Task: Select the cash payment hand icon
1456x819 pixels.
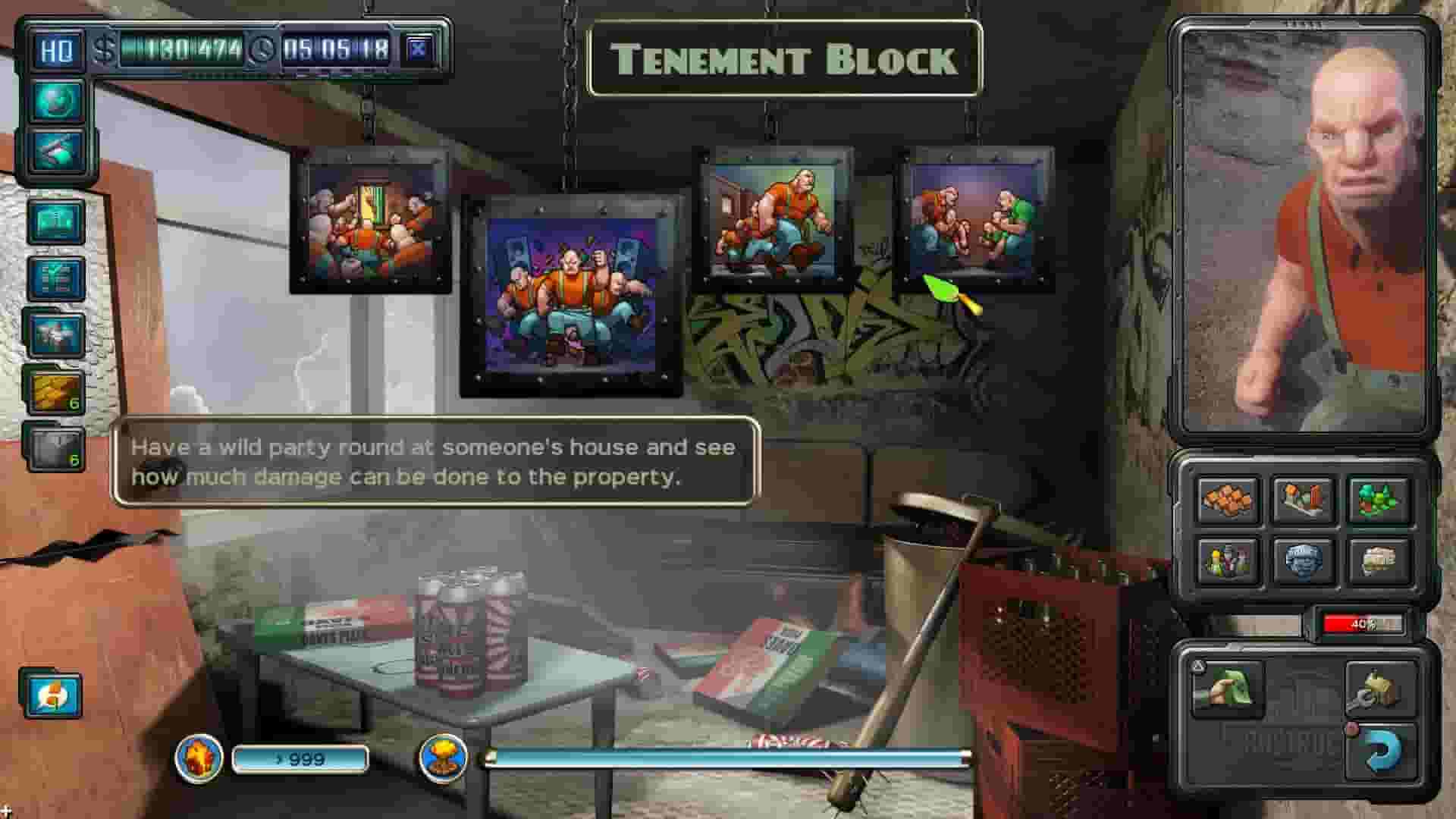Action: tap(1232, 688)
